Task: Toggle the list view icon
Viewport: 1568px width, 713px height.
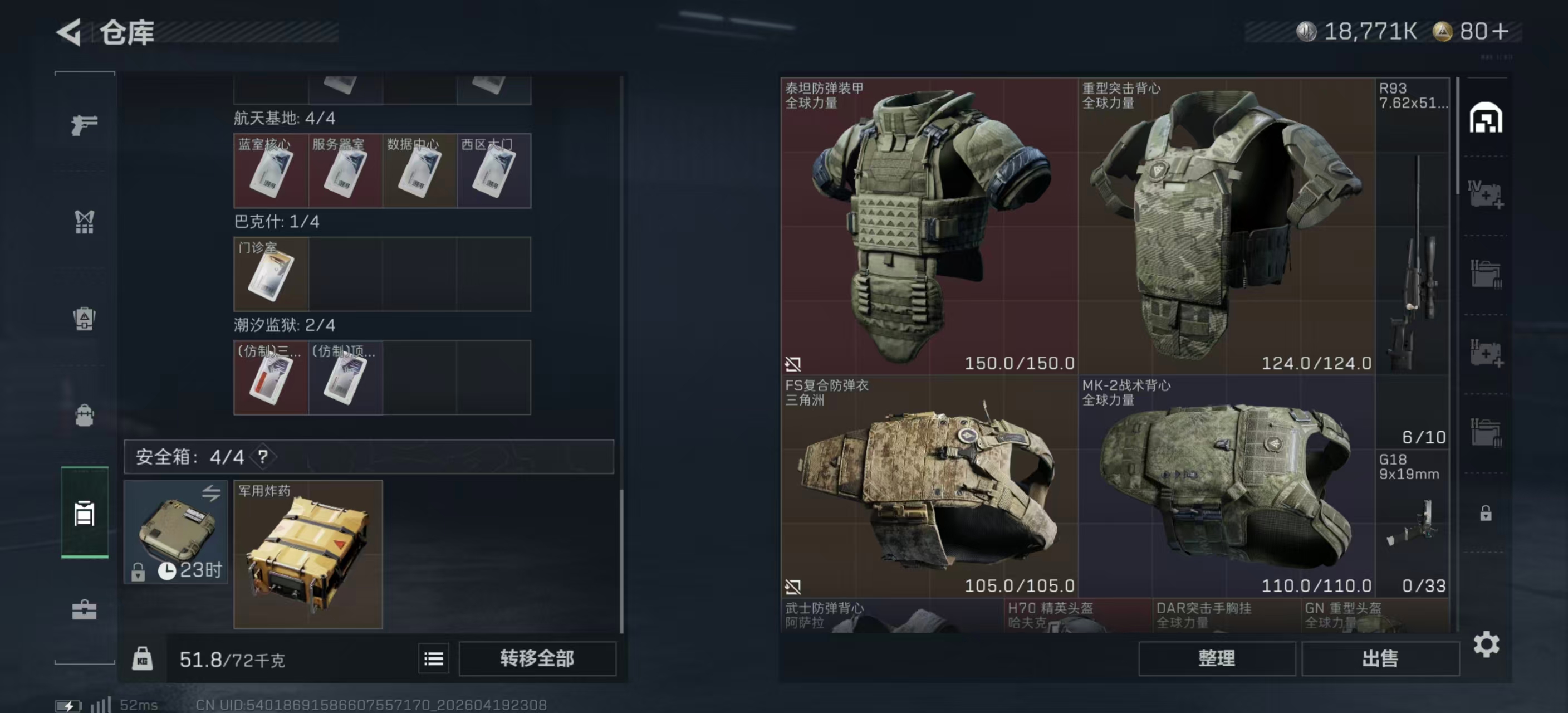Action: (x=433, y=658)
